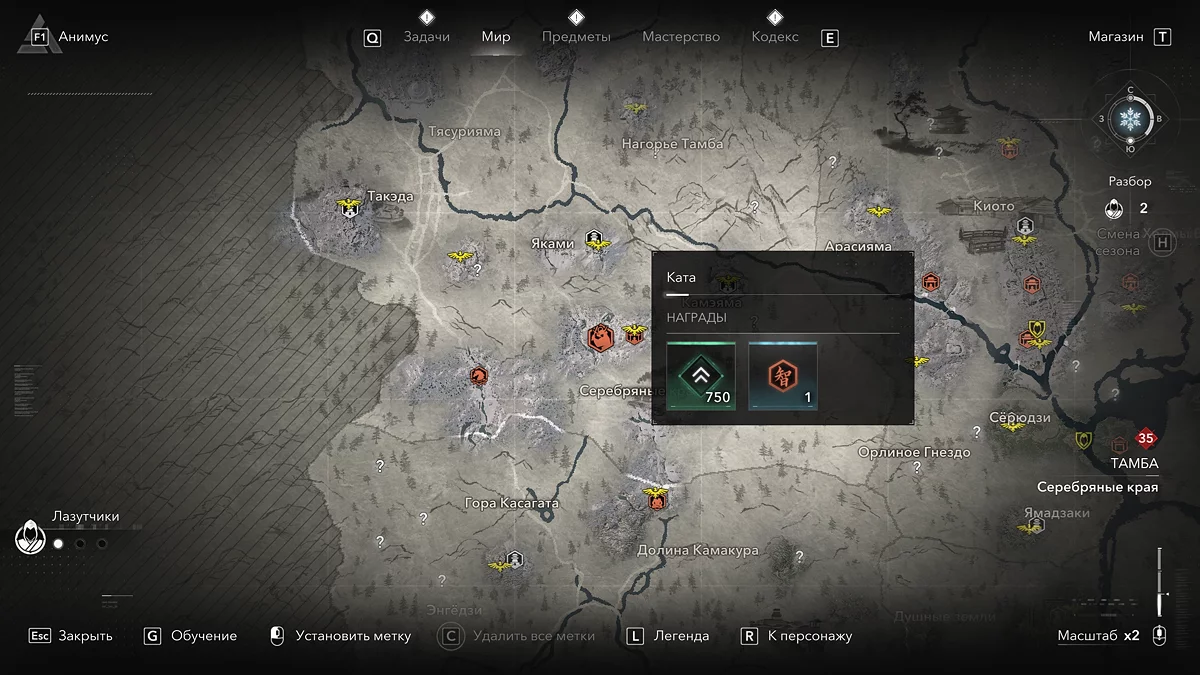This screenshot has height=675, width=1200.
Task: Open the Обучение tutorials
Action: (204, 636)
